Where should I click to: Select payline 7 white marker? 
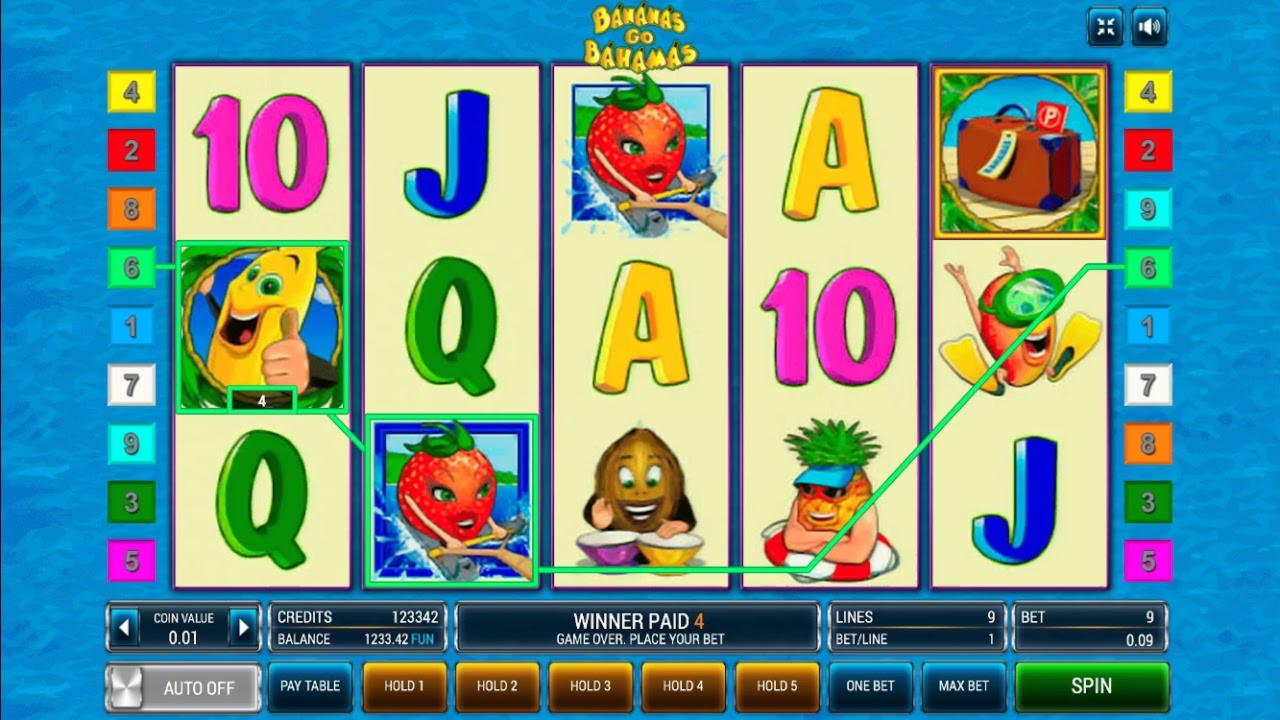pyautogui.click(x=131, y=384)
